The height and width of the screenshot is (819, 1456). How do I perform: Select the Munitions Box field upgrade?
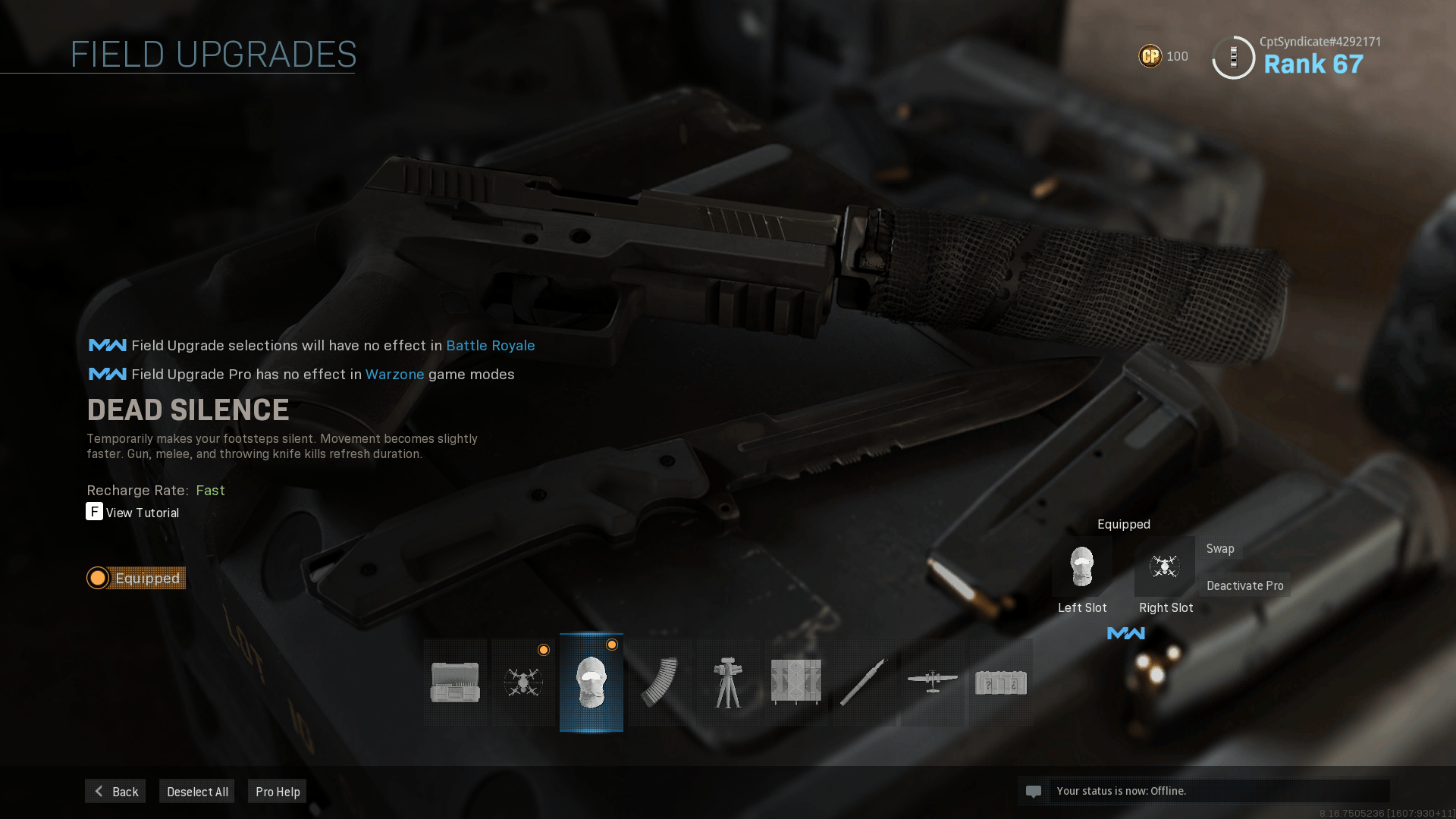tap(455, 682)
